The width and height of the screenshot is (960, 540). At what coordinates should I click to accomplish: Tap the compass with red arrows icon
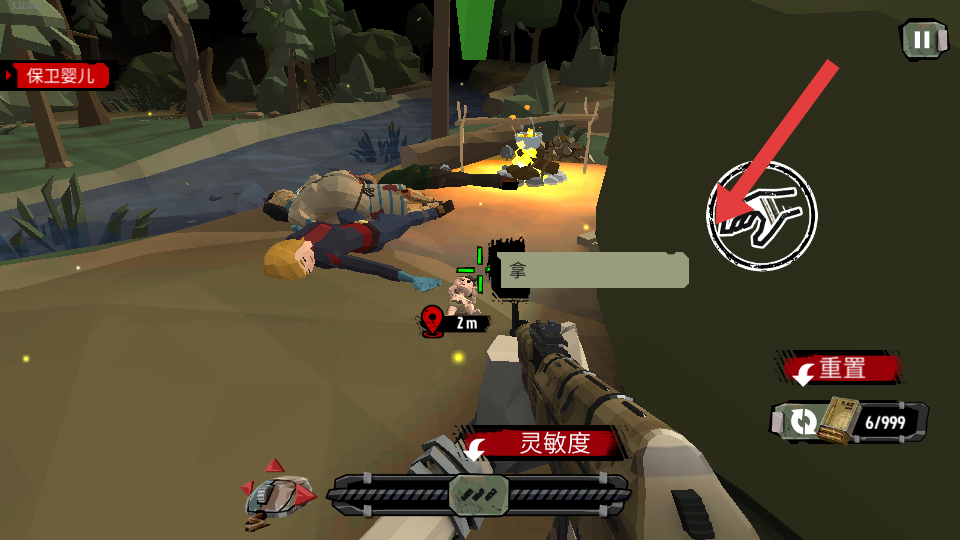[278, 492]
